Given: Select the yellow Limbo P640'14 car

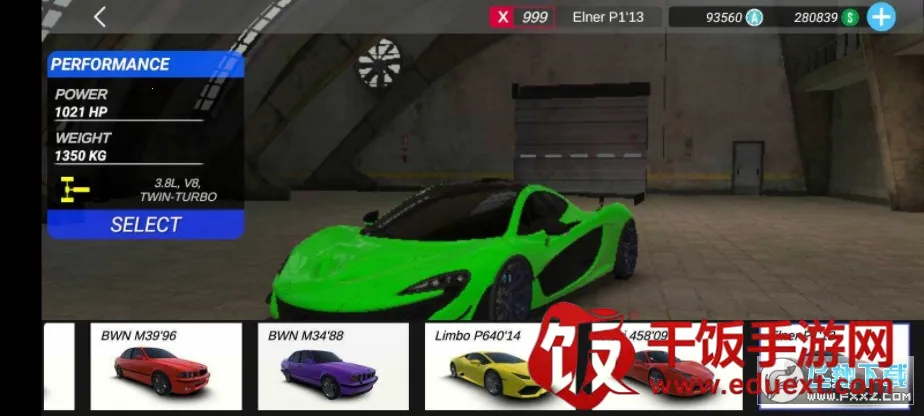Looking at the screenshot, I should (490, 366).
